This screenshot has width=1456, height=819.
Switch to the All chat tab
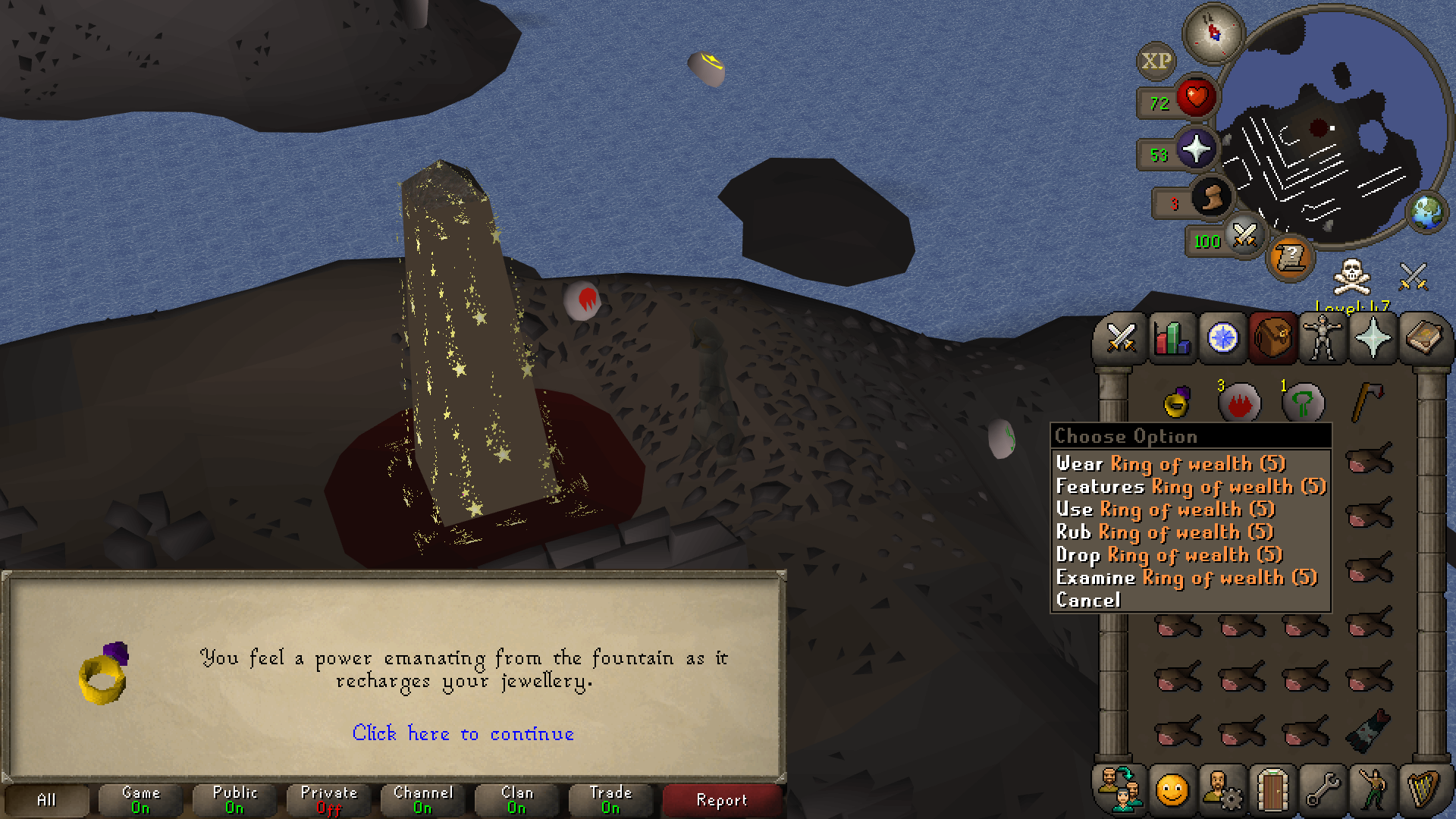(46, 800)
